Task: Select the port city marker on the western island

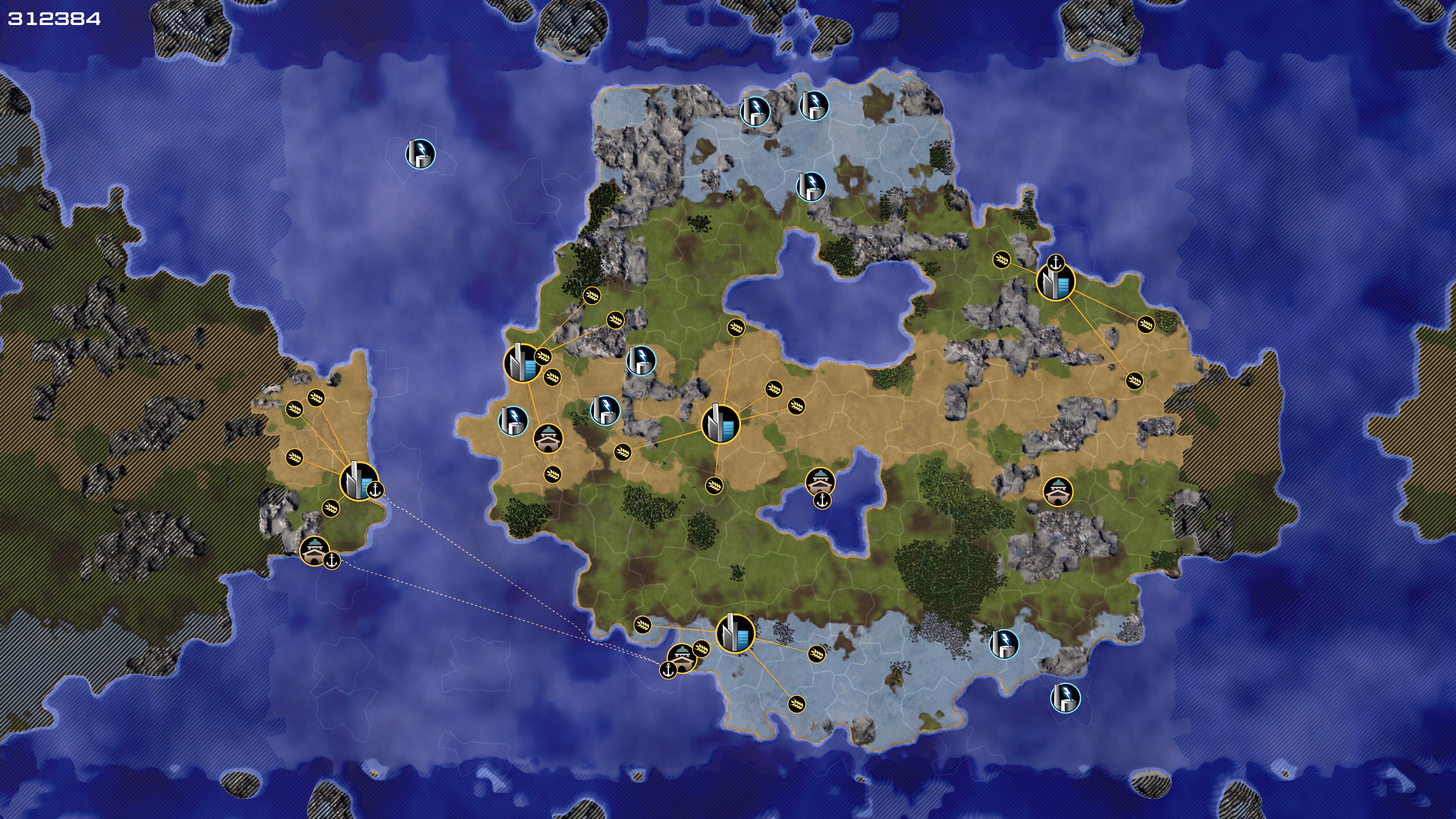Action: (x=358, y=482)
